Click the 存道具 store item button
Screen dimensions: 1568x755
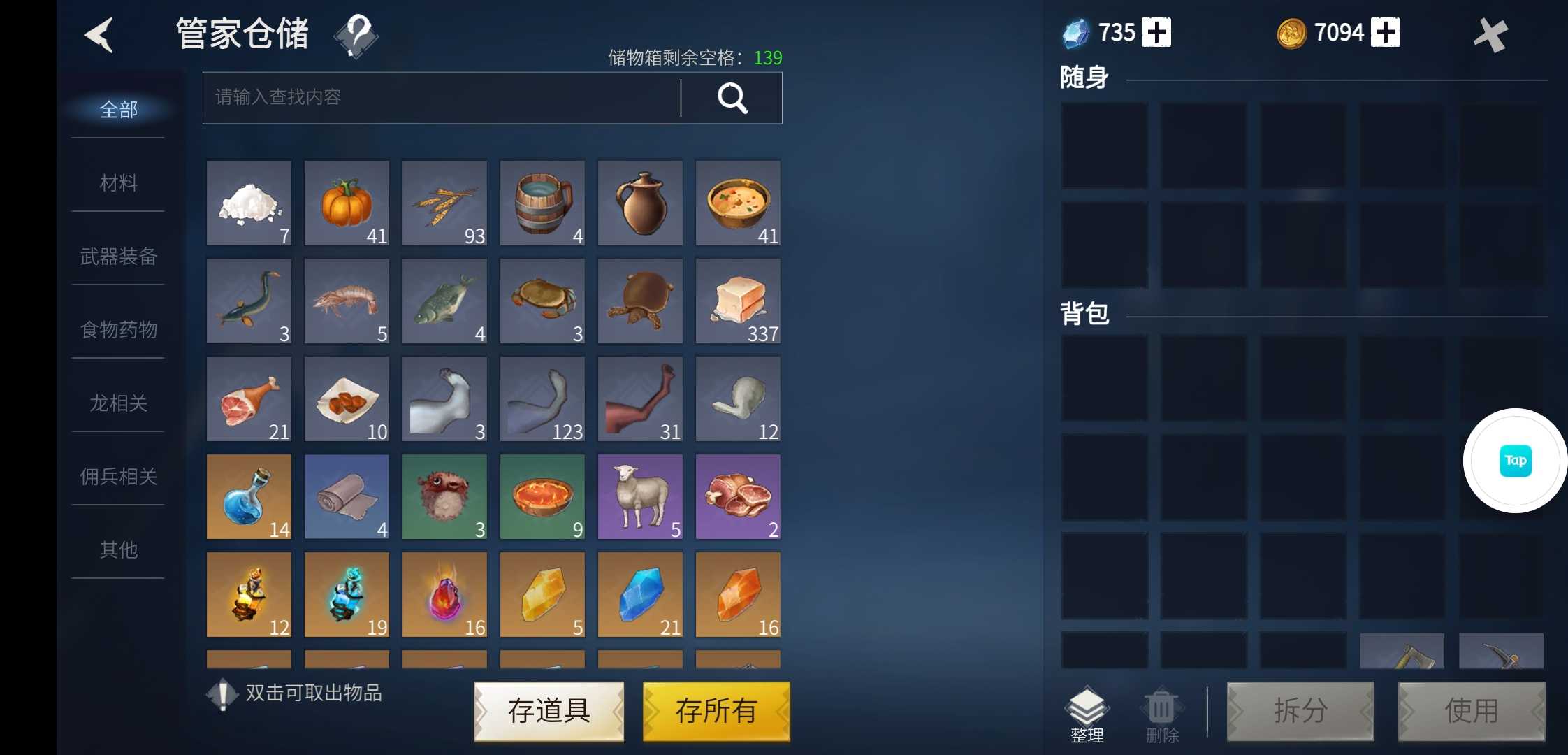pyautogui.click(x=549, y=711)
